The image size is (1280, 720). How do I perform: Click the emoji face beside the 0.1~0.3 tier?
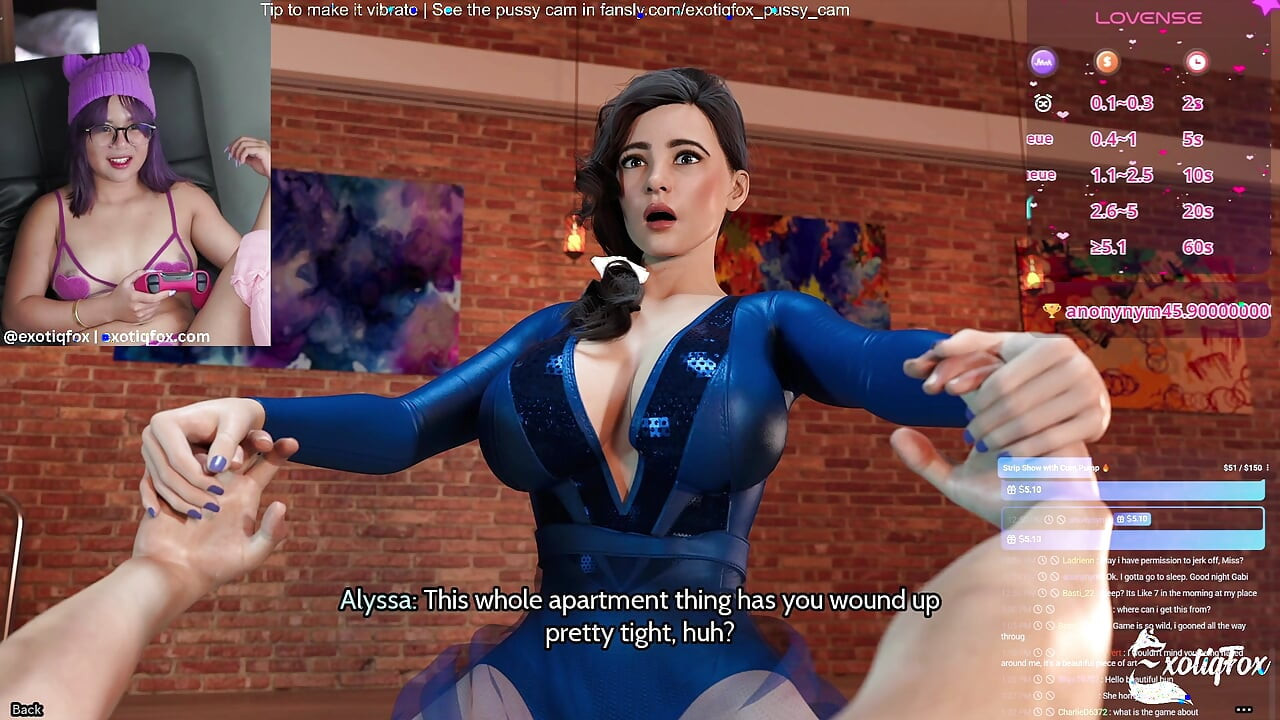(1042, 103)
